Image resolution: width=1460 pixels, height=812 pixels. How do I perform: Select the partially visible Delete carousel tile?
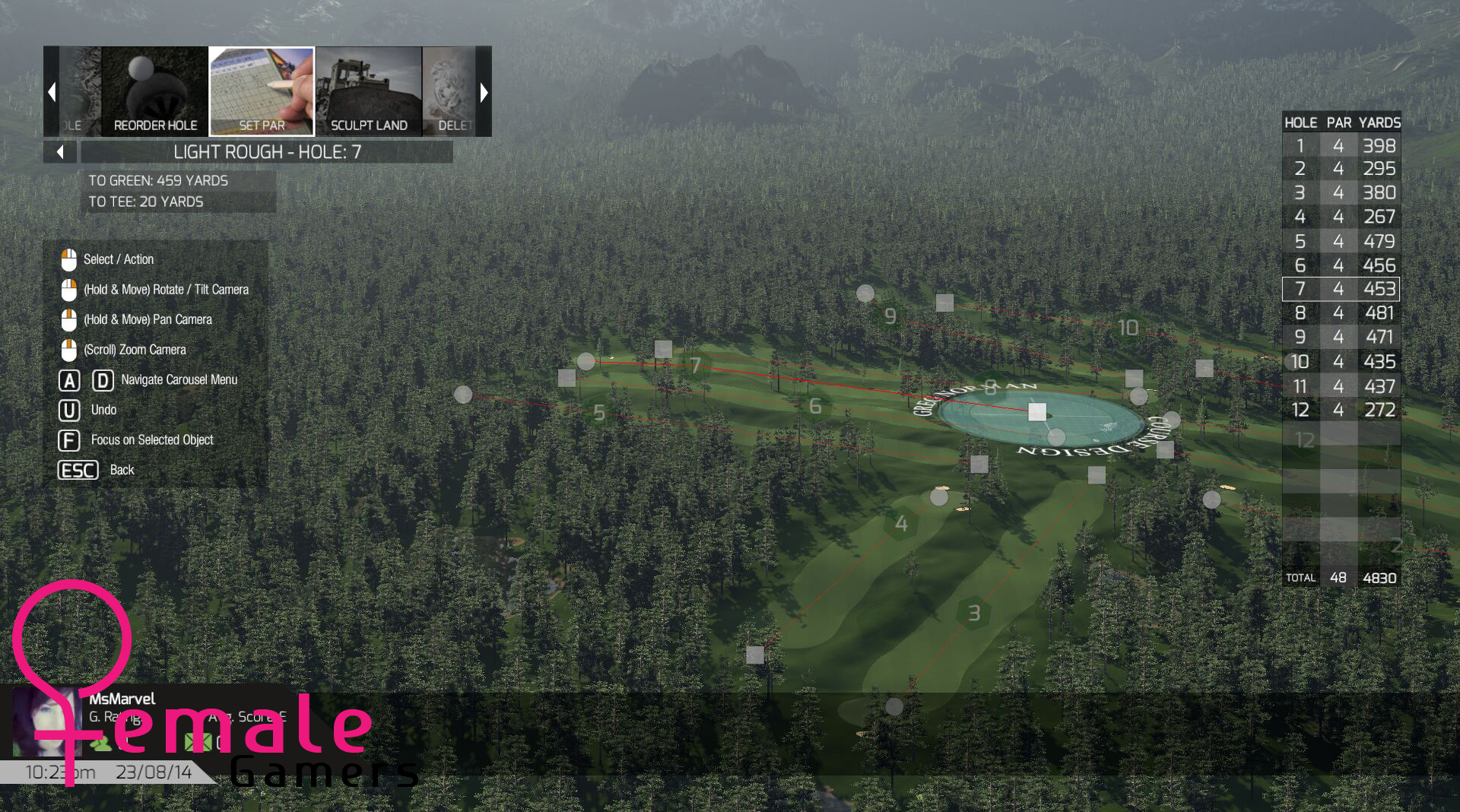tap(449, 91)
